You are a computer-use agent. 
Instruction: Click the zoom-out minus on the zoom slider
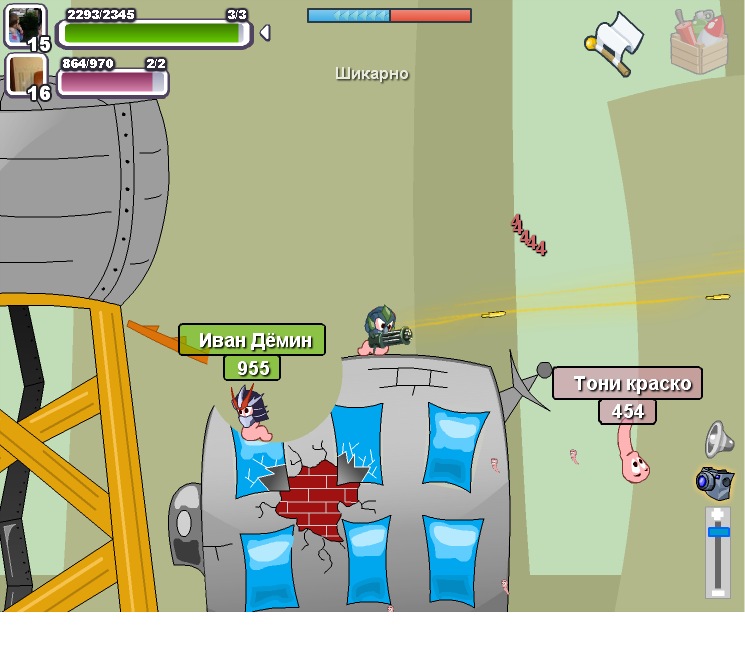pos(717,589)
